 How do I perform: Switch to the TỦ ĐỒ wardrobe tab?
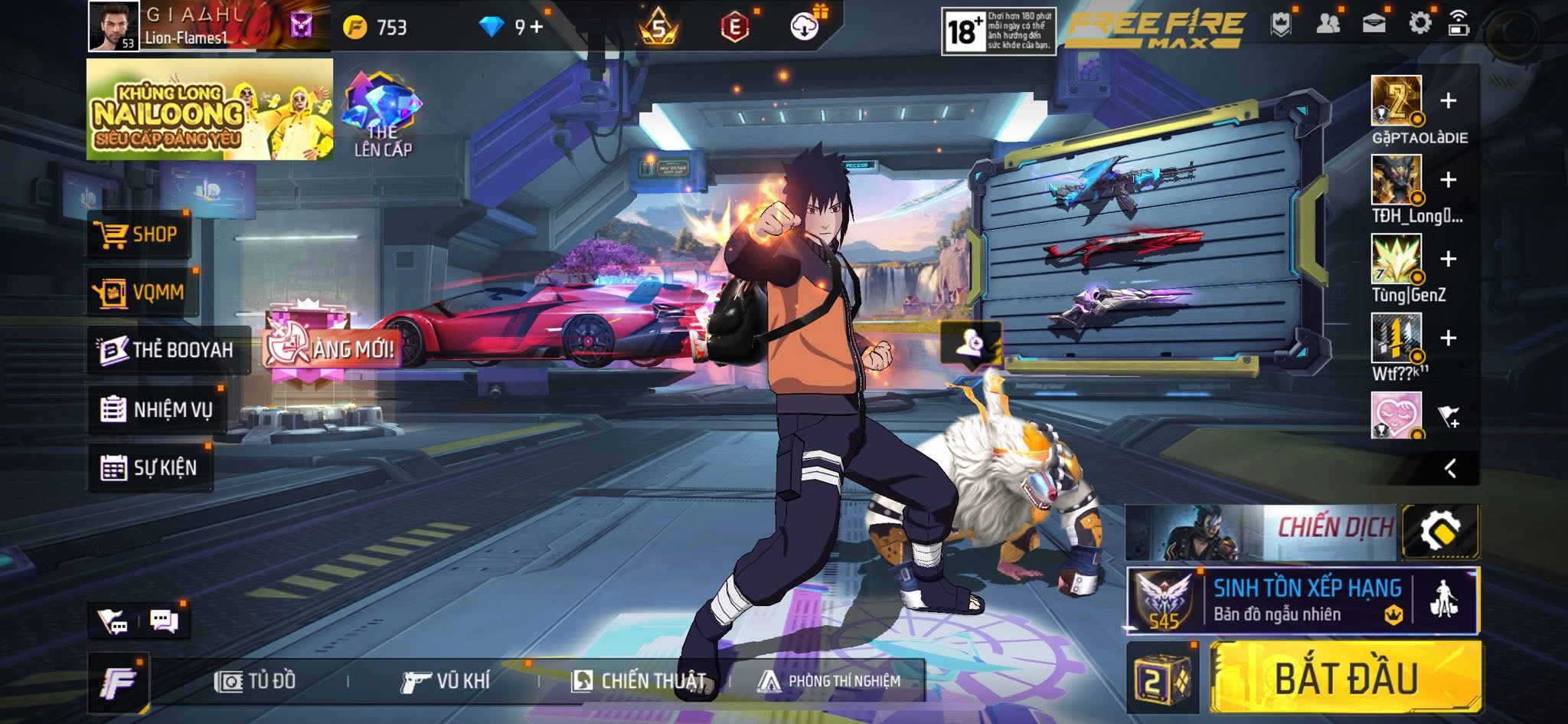click(x=256, y=680)
